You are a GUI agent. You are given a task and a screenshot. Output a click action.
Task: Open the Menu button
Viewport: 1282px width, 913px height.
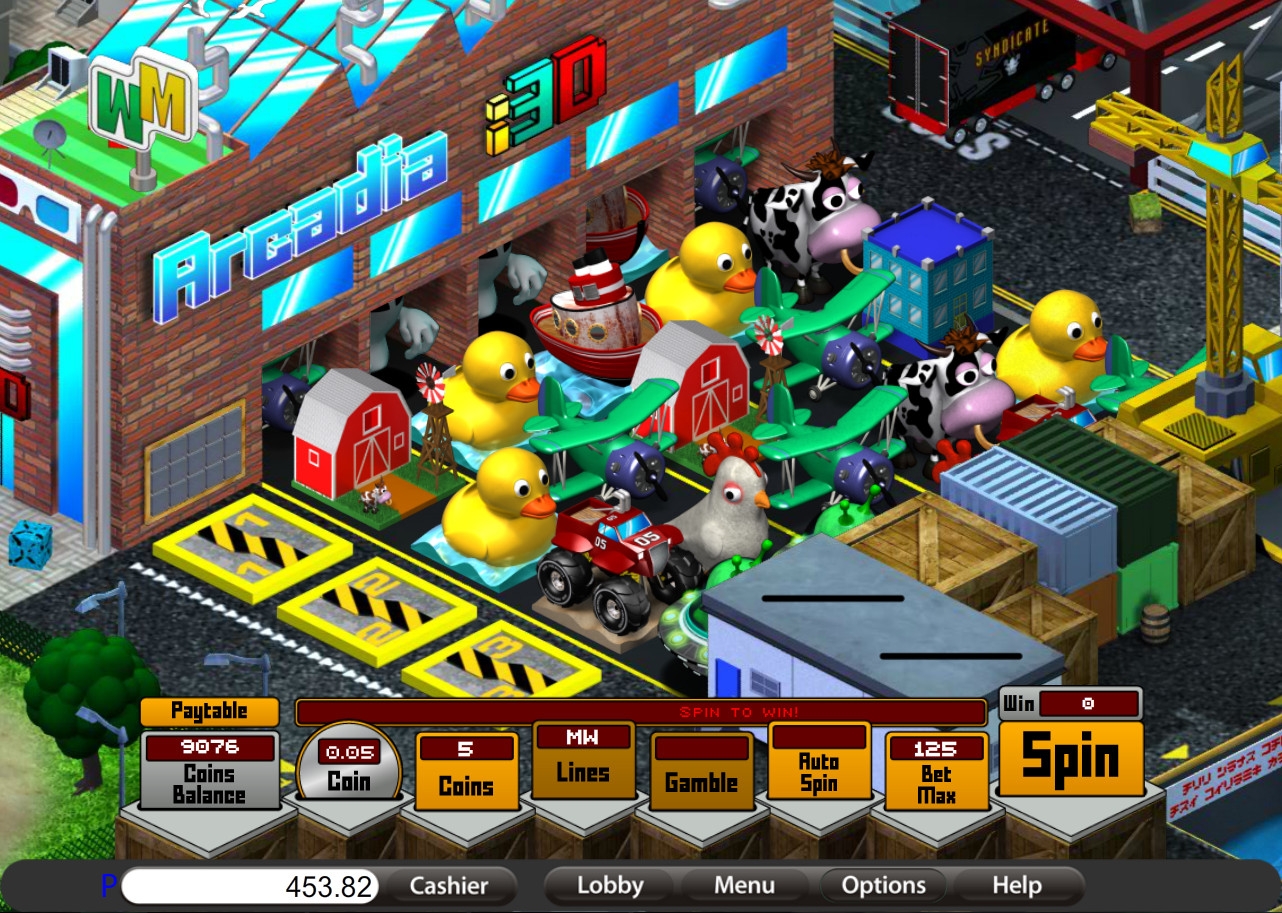[x=744, y=886]
